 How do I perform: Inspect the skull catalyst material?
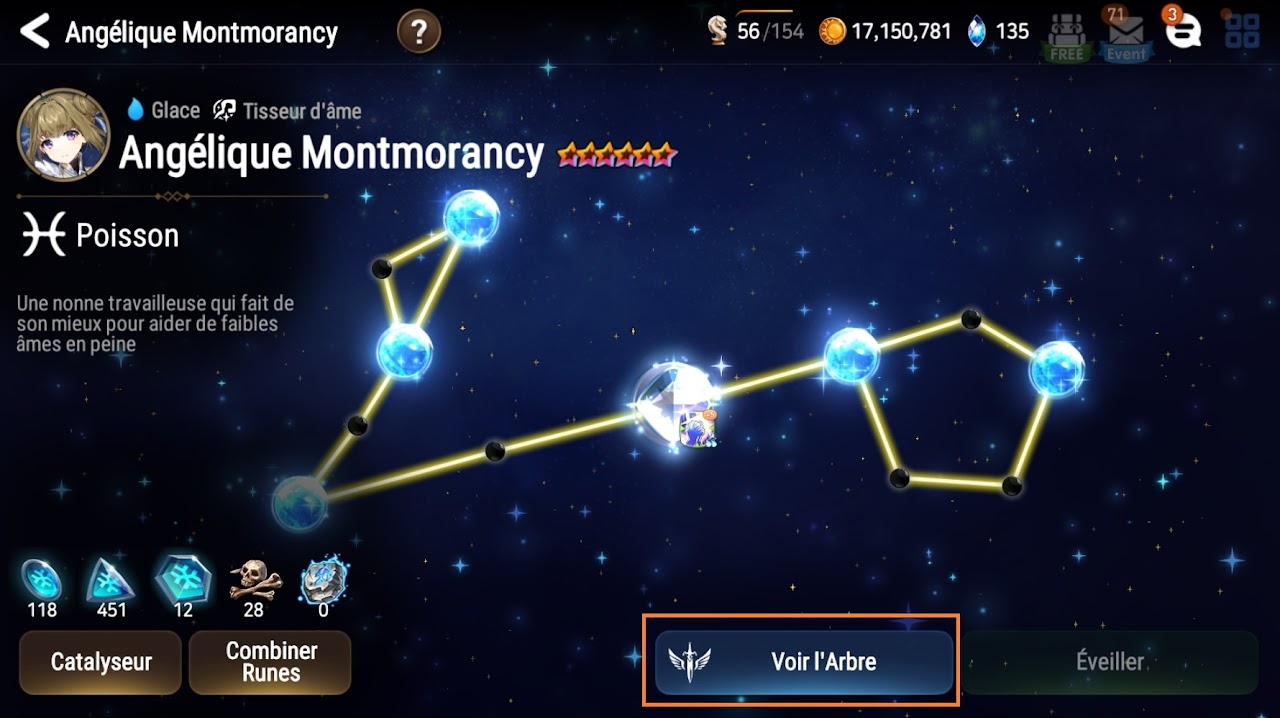[x=255, y=578]
